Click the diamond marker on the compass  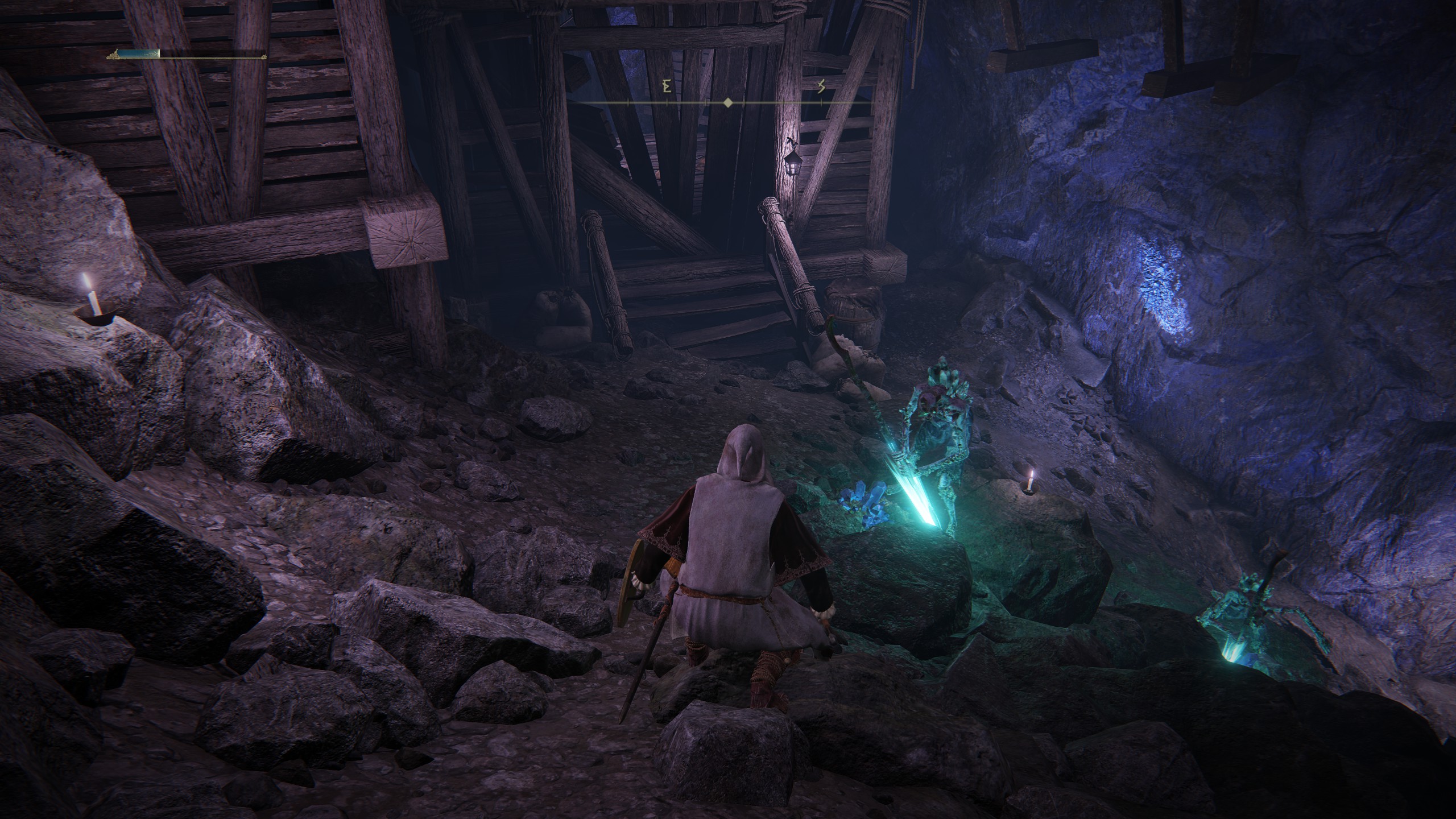[x=727, y=103]
